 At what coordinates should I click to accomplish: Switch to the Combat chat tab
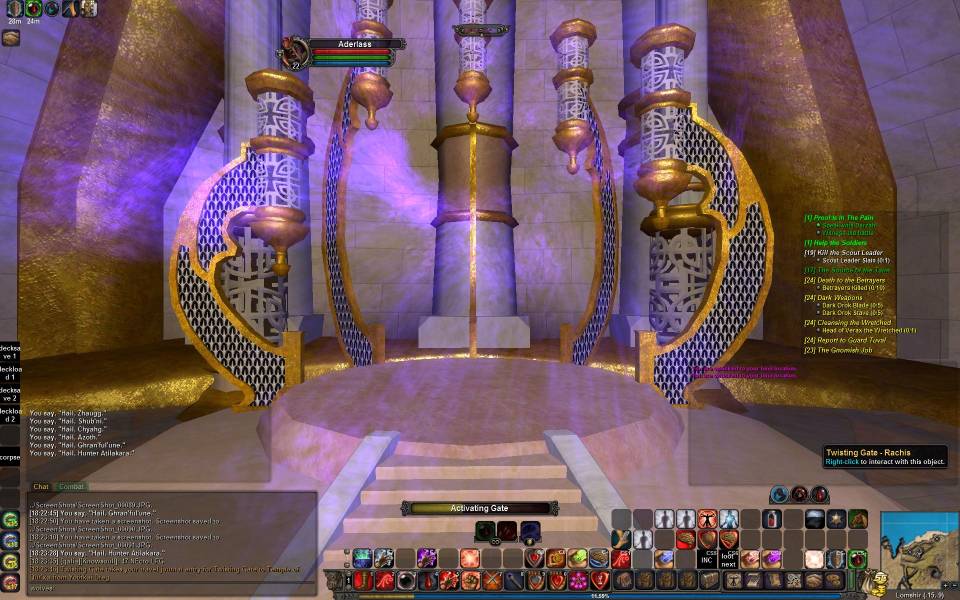71,486
